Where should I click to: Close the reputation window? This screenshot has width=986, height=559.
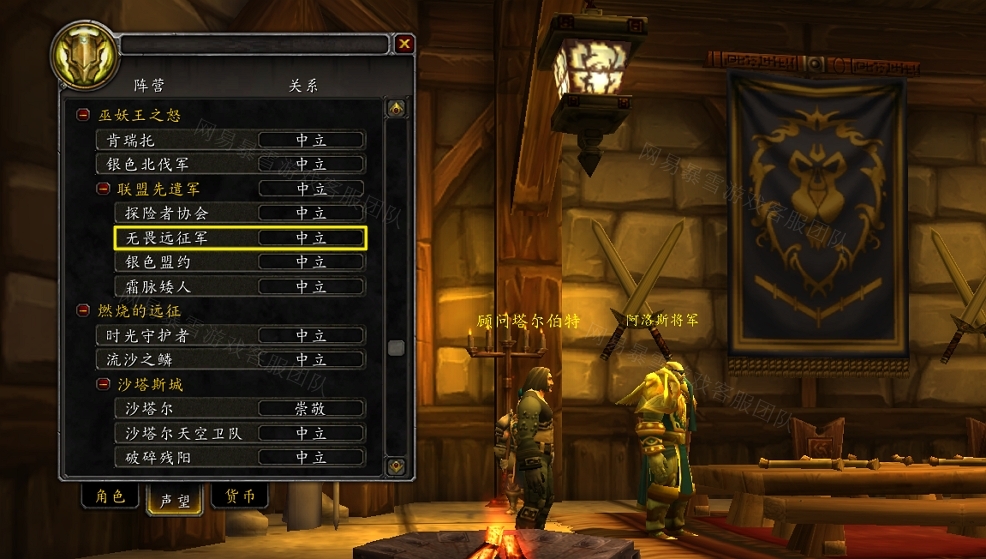(x=404, y=44)
